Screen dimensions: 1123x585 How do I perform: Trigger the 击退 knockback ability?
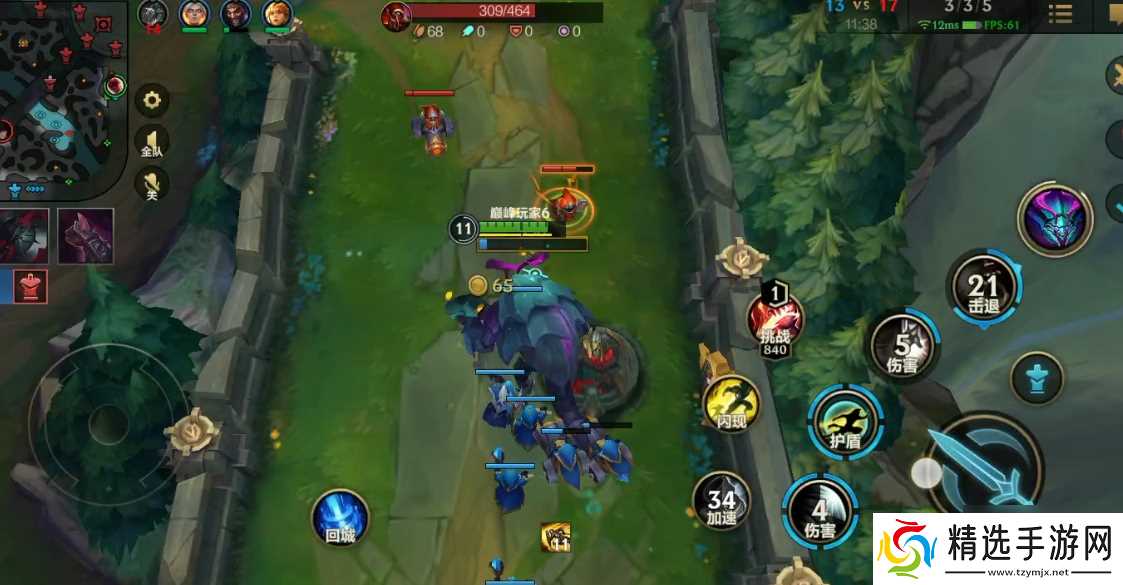983,287
